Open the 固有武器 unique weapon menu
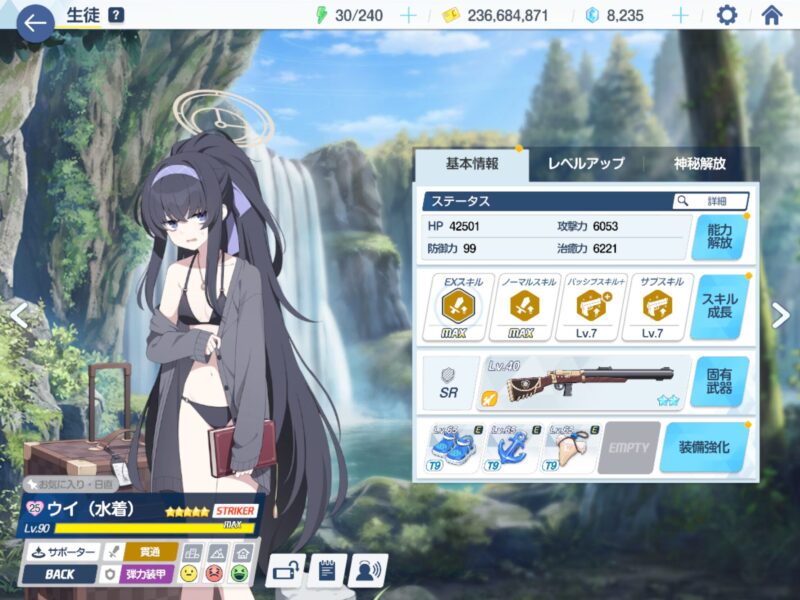This screenshot has height=600, width=800. click(x=718, y=381)
